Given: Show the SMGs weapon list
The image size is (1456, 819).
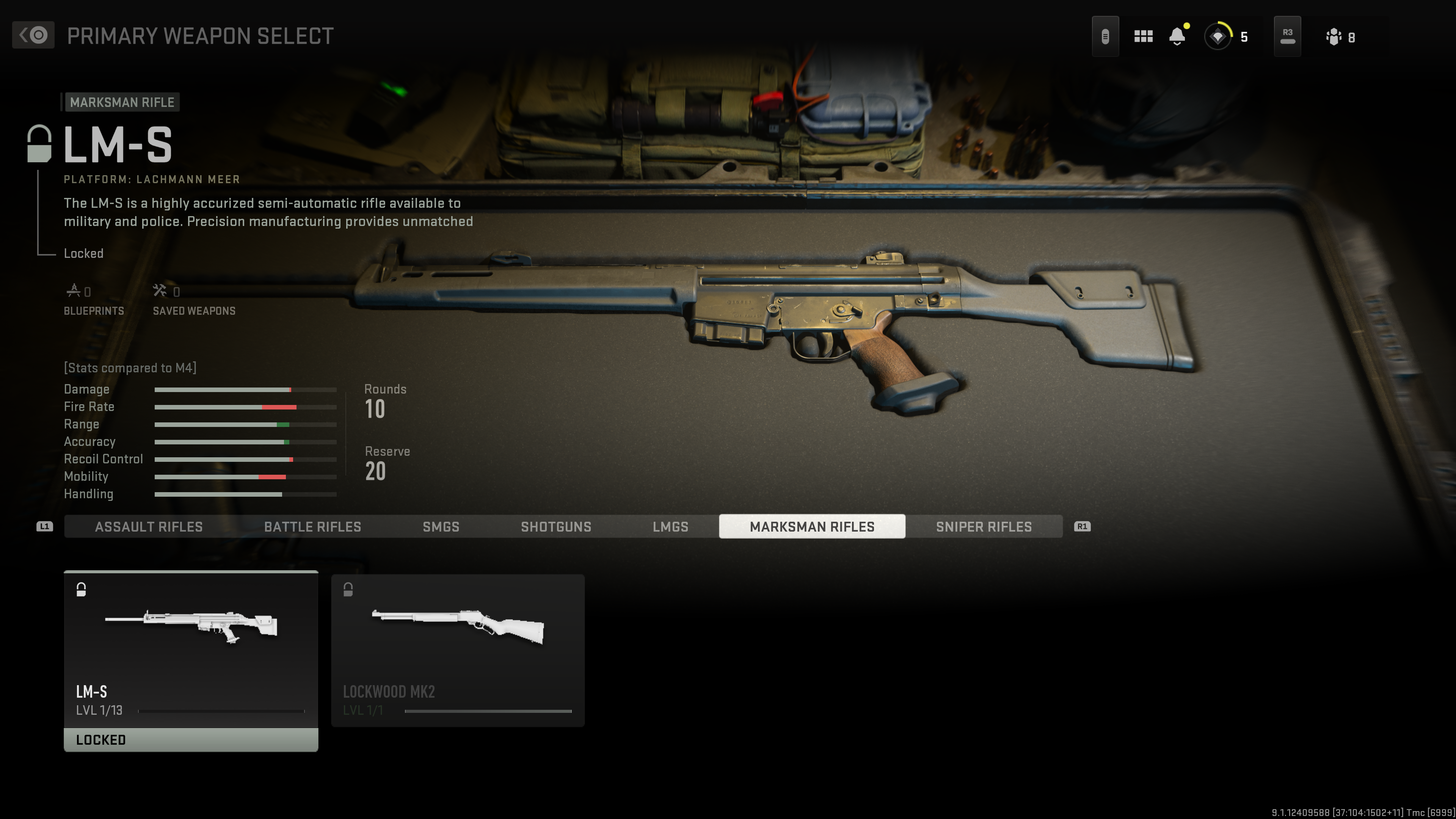Looking at the screenshot, I should click(x=441, y=527).
